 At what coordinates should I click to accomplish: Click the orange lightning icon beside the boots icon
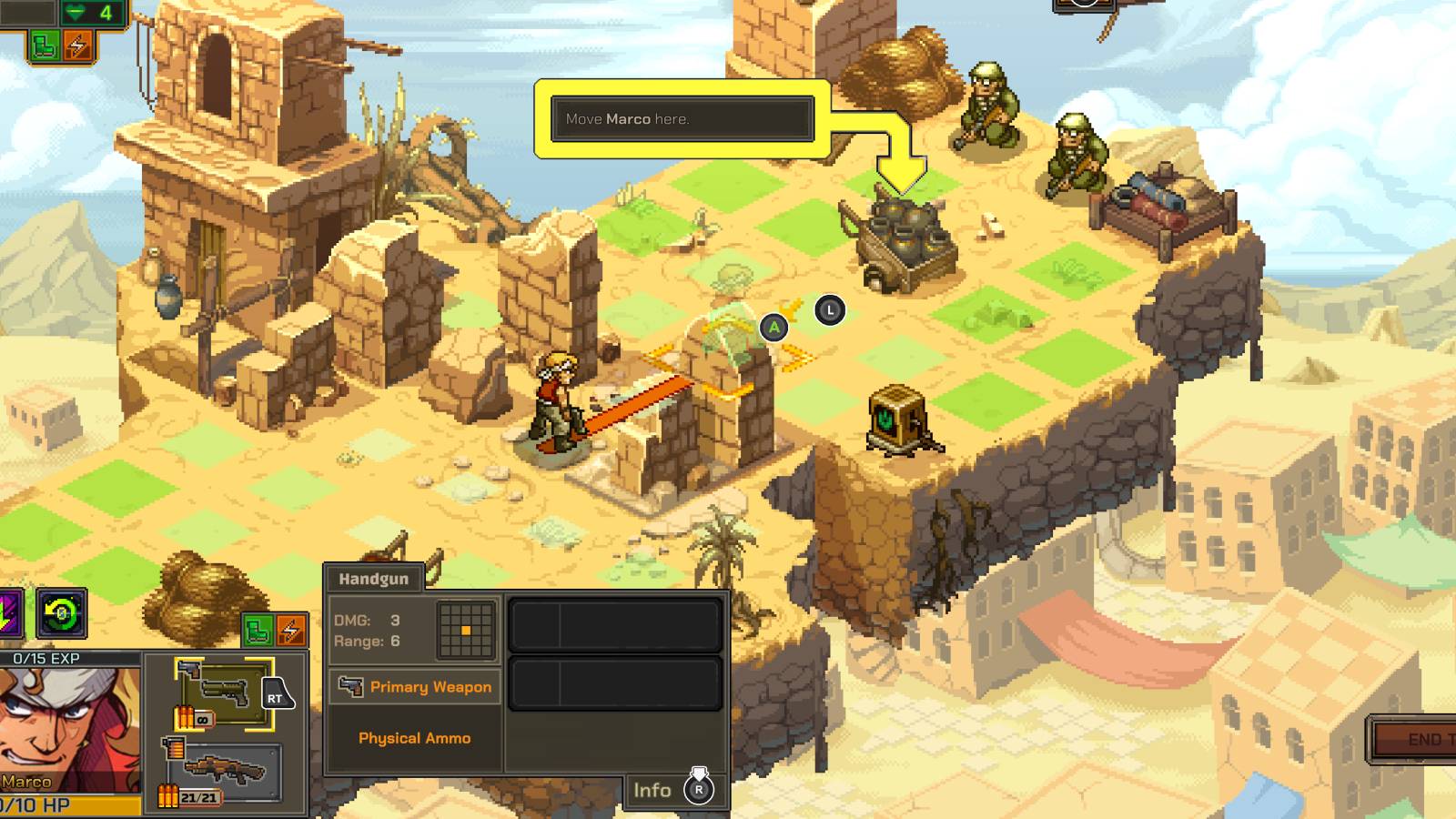click(x=291, y=628)
